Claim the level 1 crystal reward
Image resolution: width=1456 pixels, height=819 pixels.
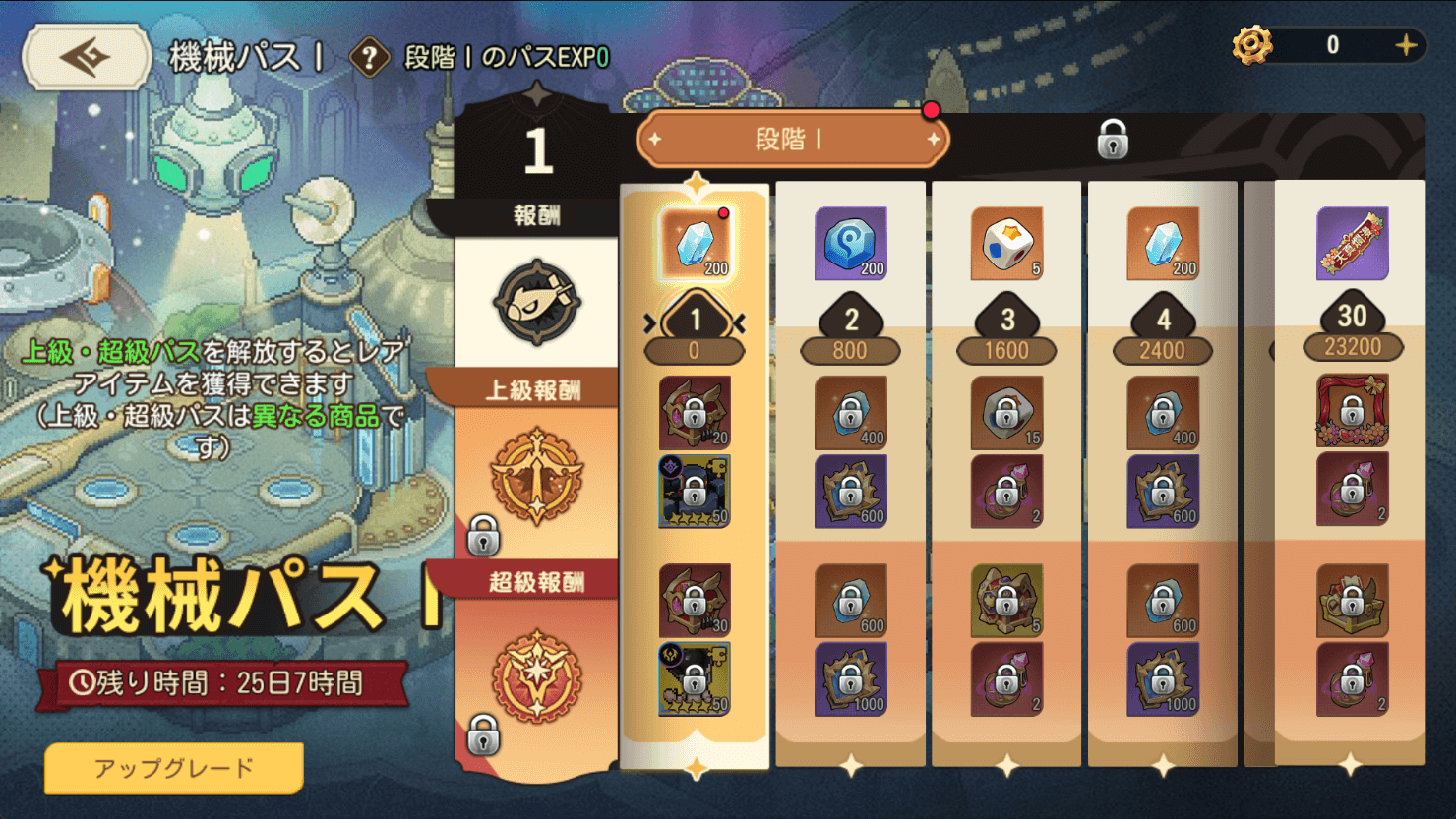tap(696, 244)
